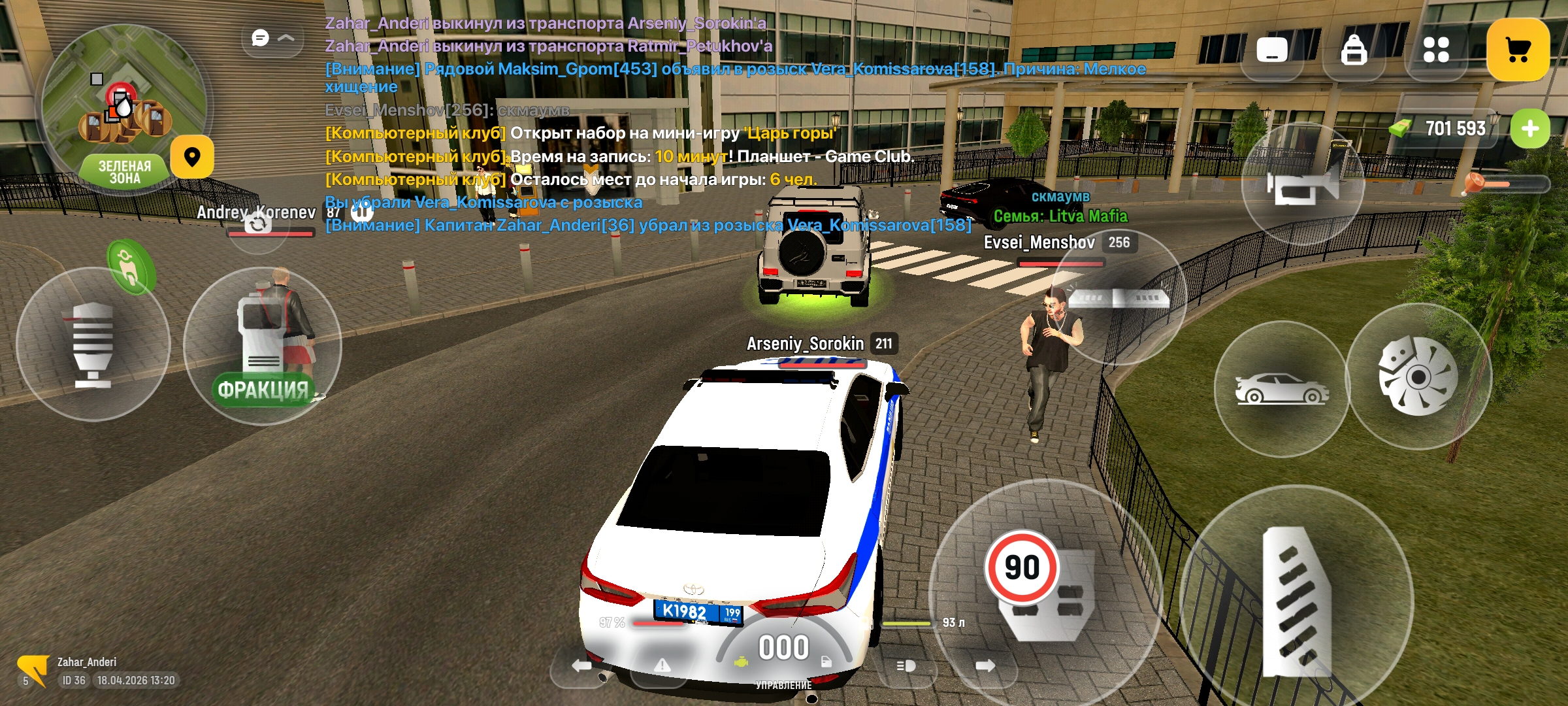Open the ФРАКЦИЯ faction radio
The width and height of the screenshot is (1568, 706).
pos(263,346)
